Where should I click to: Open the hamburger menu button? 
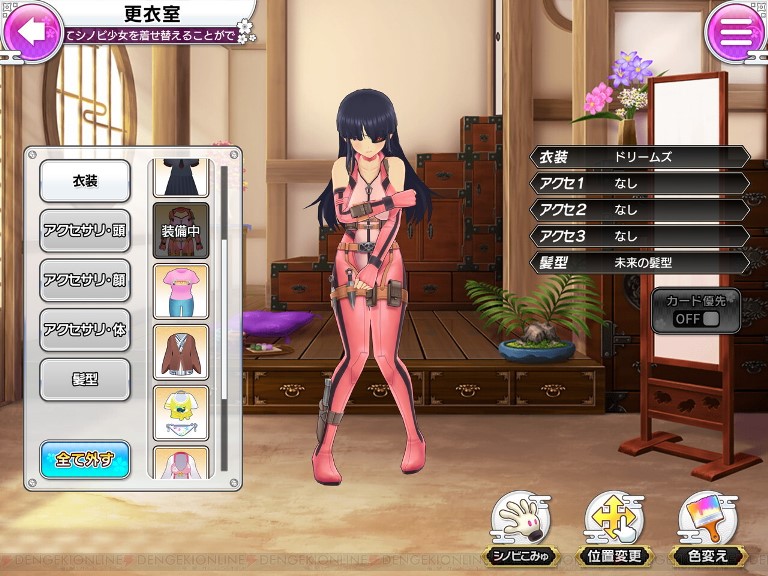735,32
